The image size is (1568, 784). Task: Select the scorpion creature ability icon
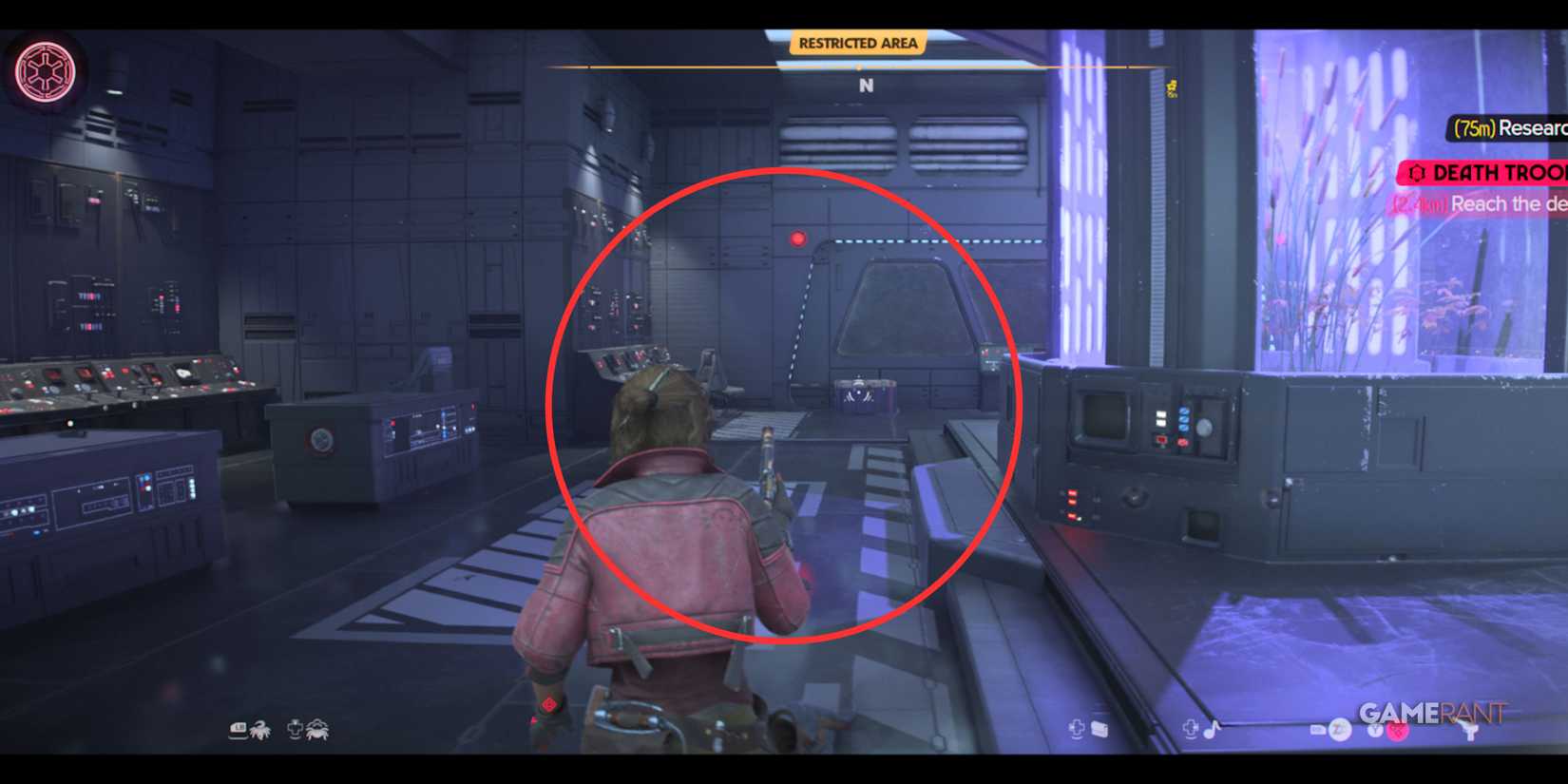click(259, 731)
